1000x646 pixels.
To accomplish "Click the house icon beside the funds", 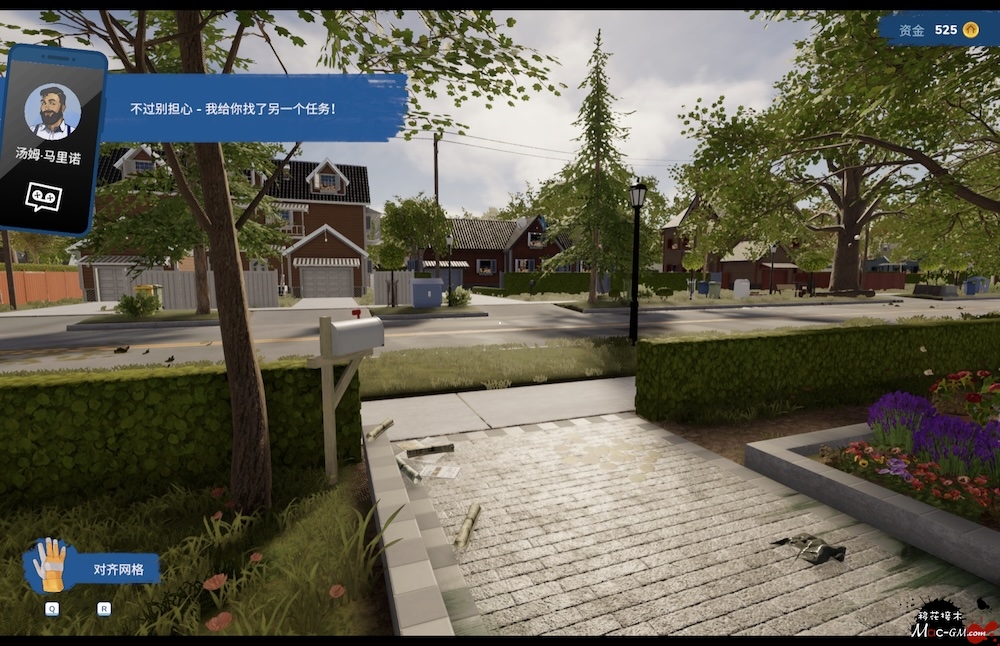I will point(971,30).
